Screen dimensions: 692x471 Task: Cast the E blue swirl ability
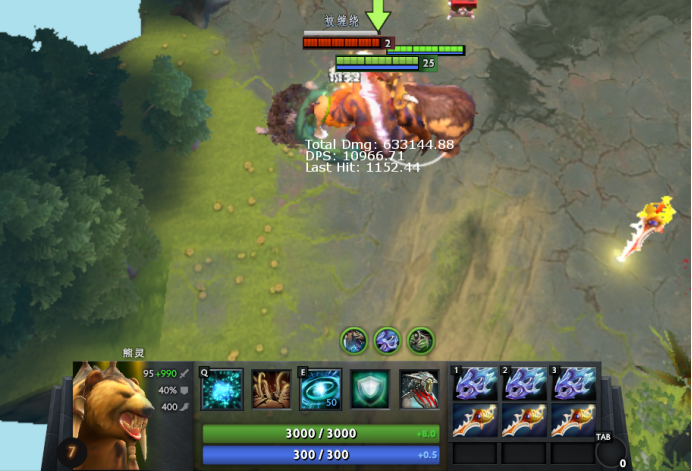click(321, 389)
